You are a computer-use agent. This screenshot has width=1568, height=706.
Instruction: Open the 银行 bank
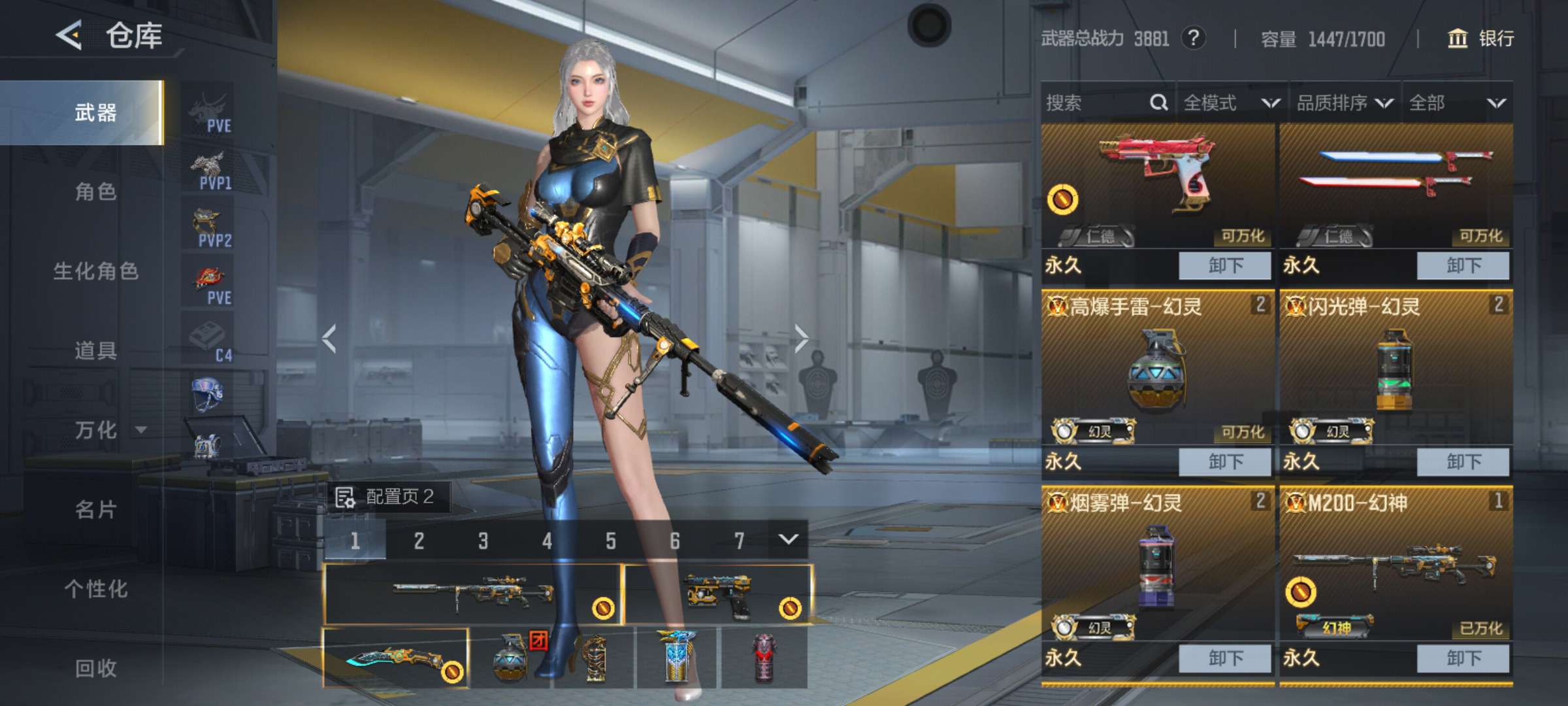(1481, 39)
